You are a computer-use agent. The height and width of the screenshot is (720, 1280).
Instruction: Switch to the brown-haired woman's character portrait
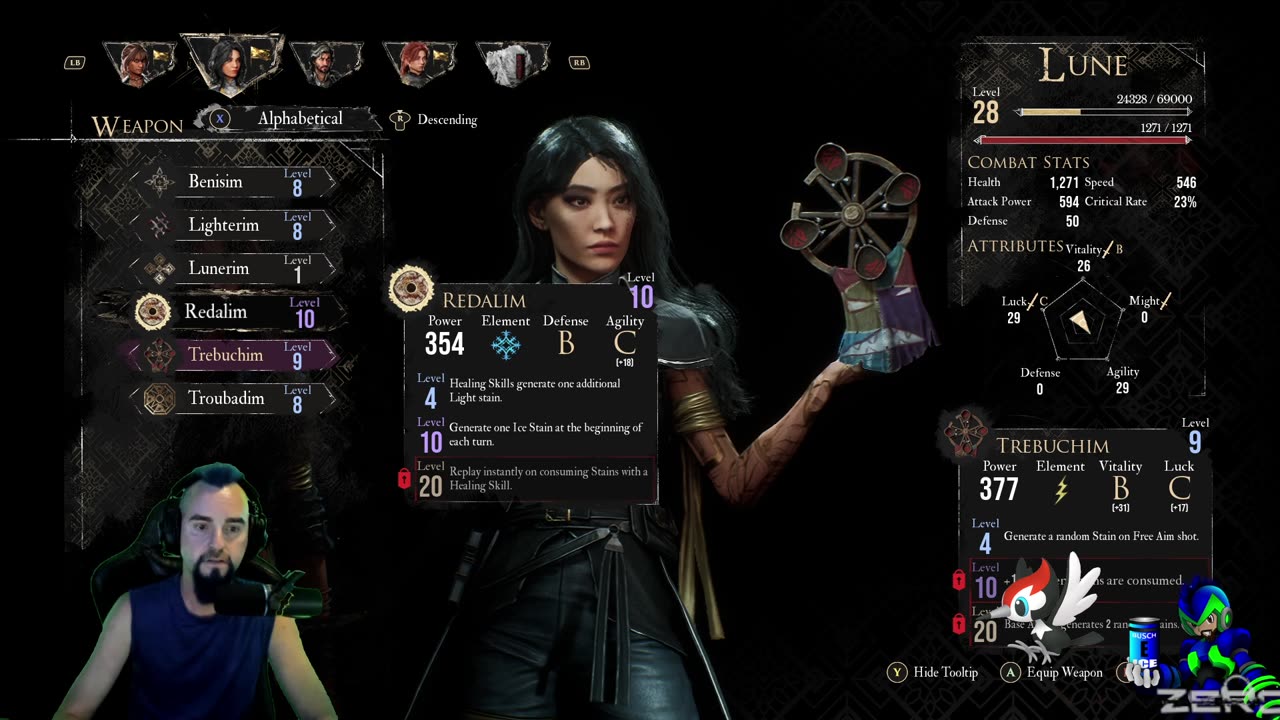[140, 62]
